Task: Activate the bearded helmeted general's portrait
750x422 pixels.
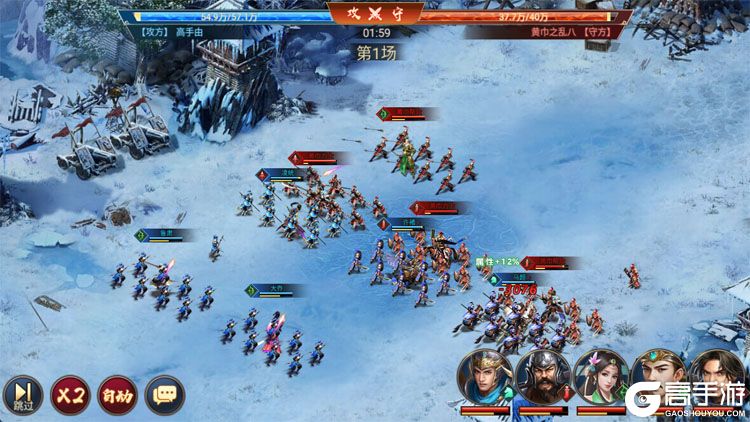Action: 543,377
